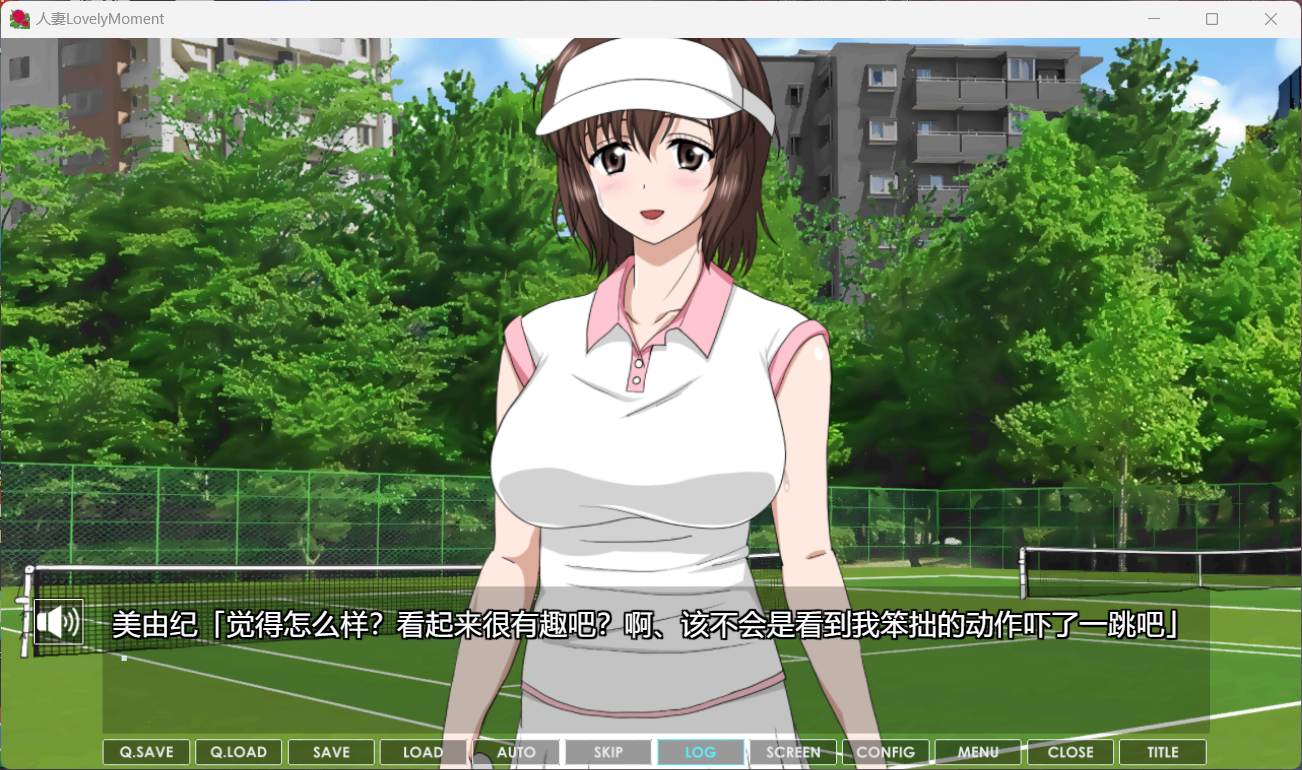1302x770 pixels.
Task: Open the LOG message history
Action: [700, 751]
